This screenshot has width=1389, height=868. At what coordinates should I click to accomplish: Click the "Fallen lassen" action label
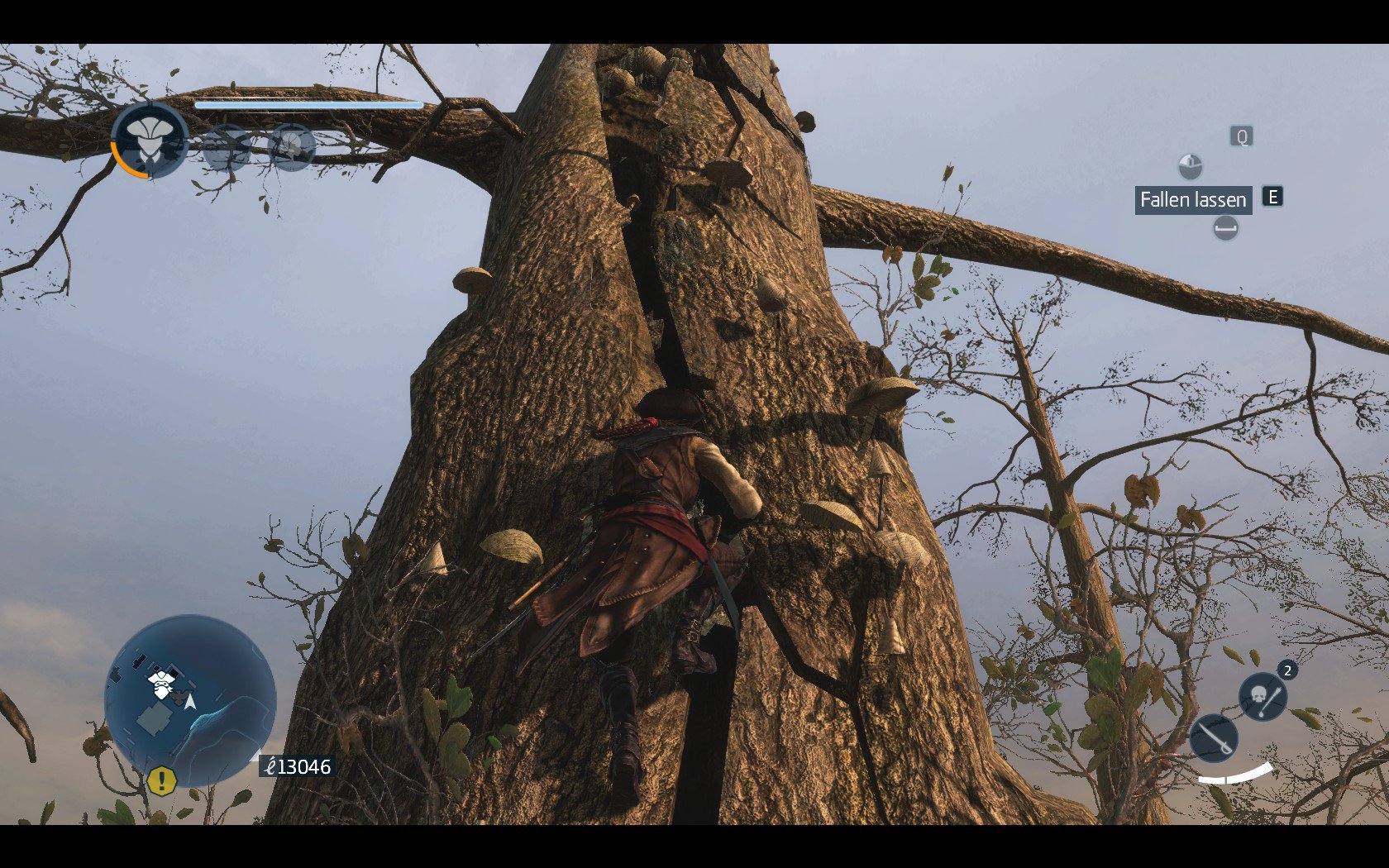coord(1192,199)
